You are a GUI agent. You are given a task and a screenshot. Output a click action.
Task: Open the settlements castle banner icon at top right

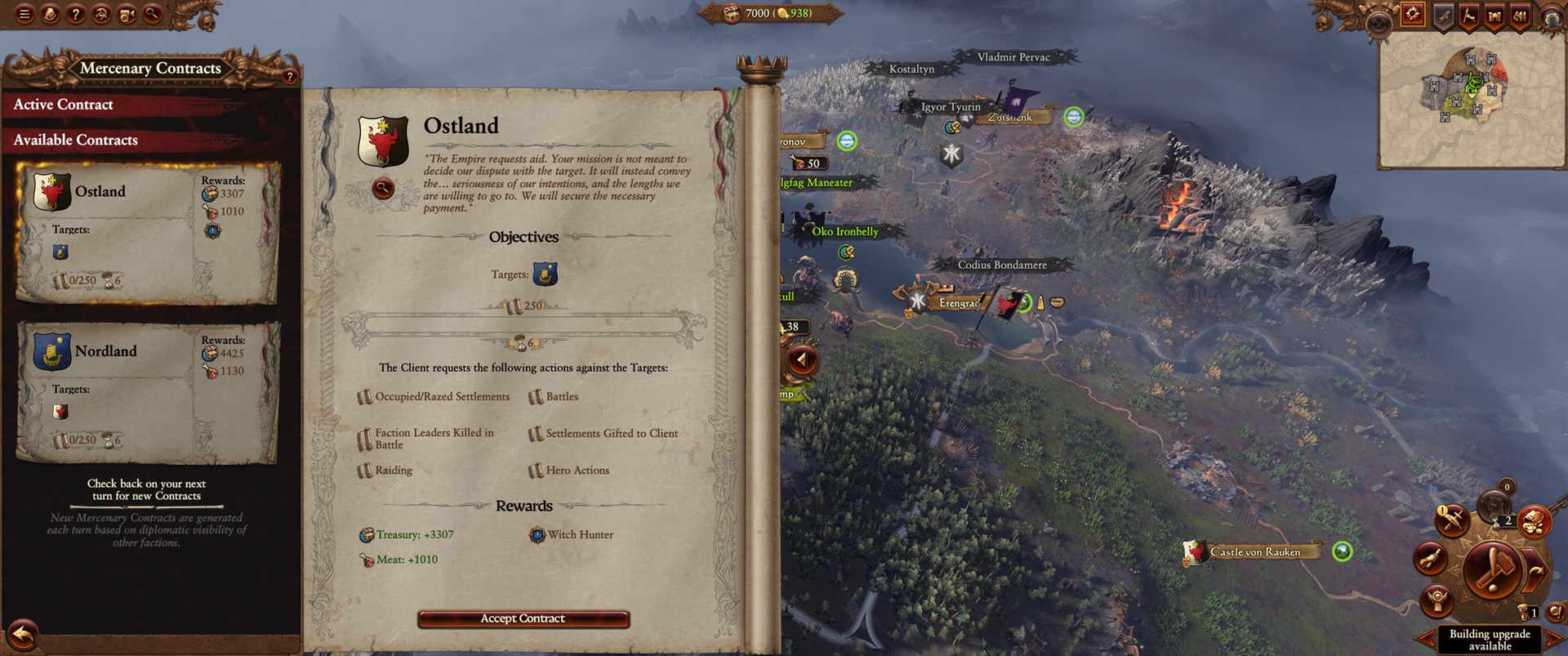[x=1494, y=14]
